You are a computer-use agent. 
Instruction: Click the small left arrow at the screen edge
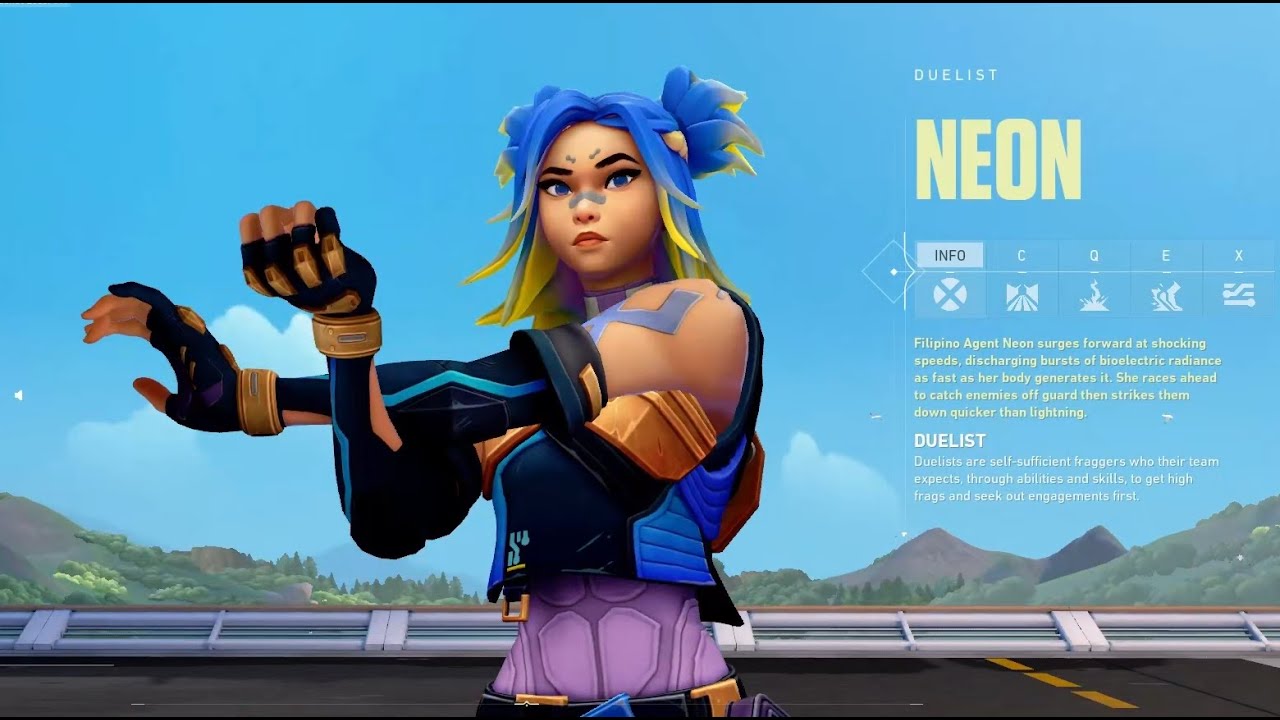pos(18,396)
